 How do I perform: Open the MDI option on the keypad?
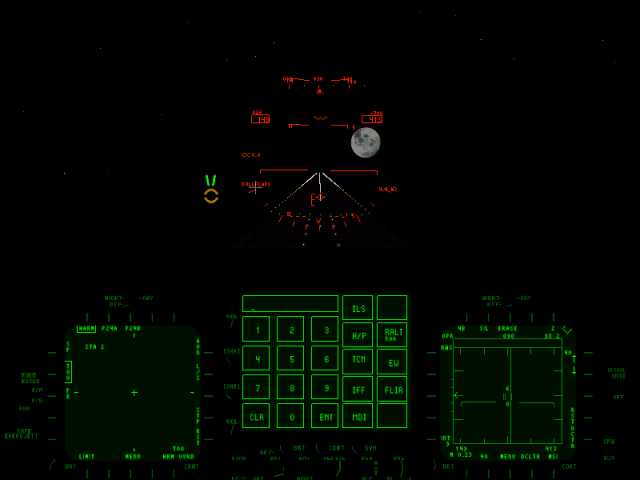coord(357,415)
